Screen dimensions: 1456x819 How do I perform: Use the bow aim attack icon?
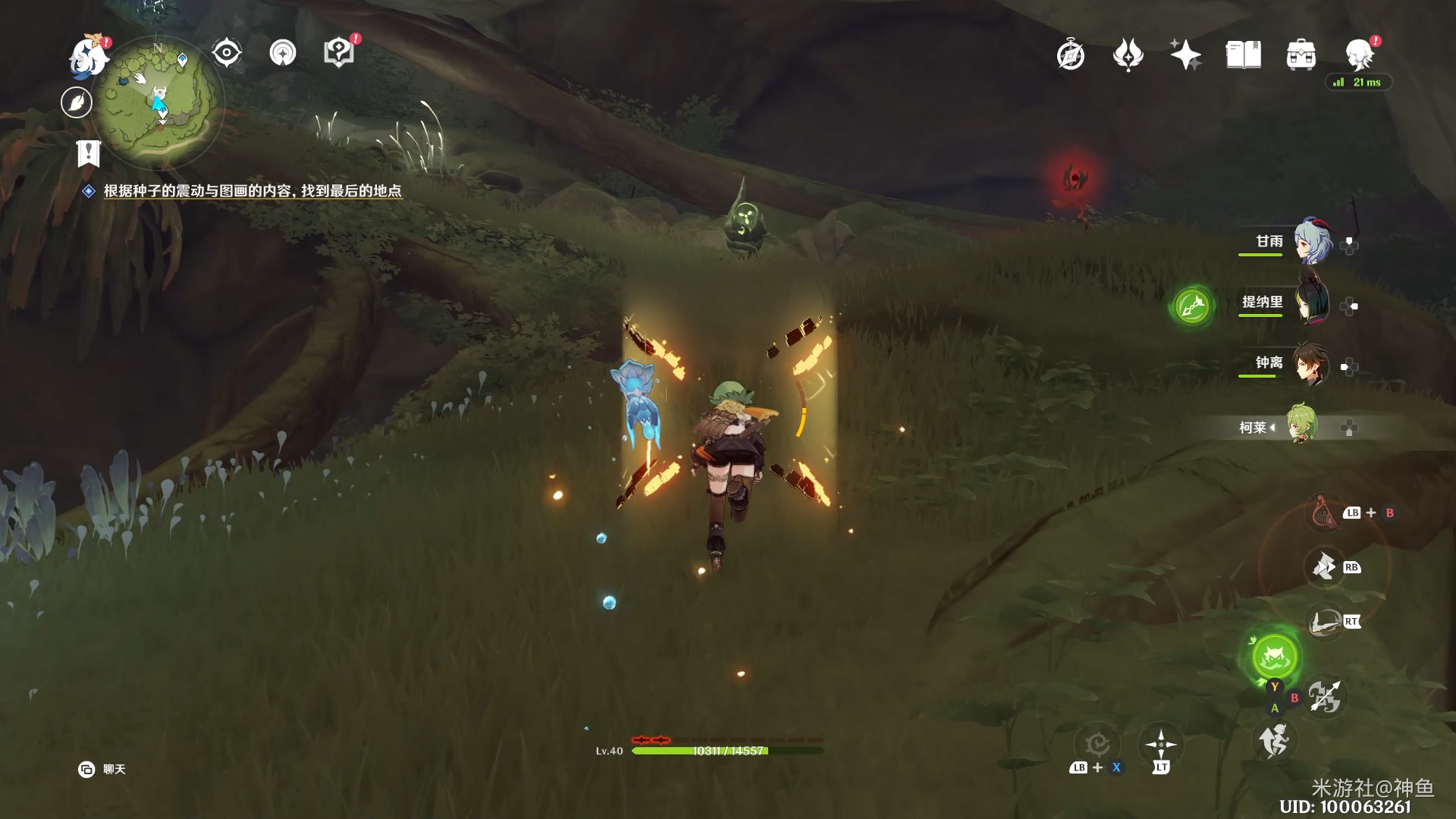[x=1326, y=622]
